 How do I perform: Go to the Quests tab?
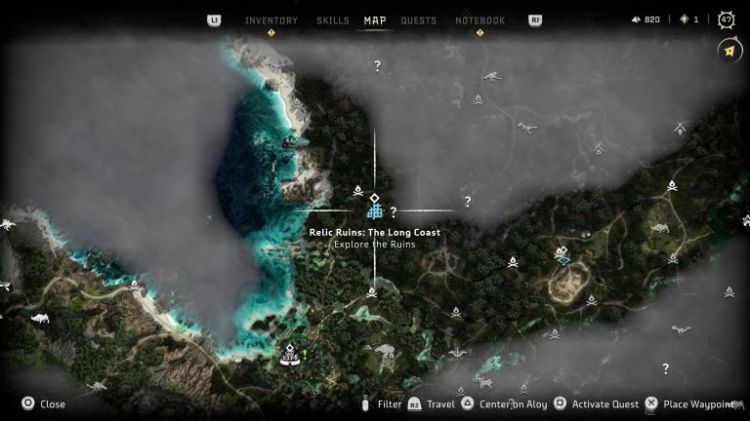[419, 20]
